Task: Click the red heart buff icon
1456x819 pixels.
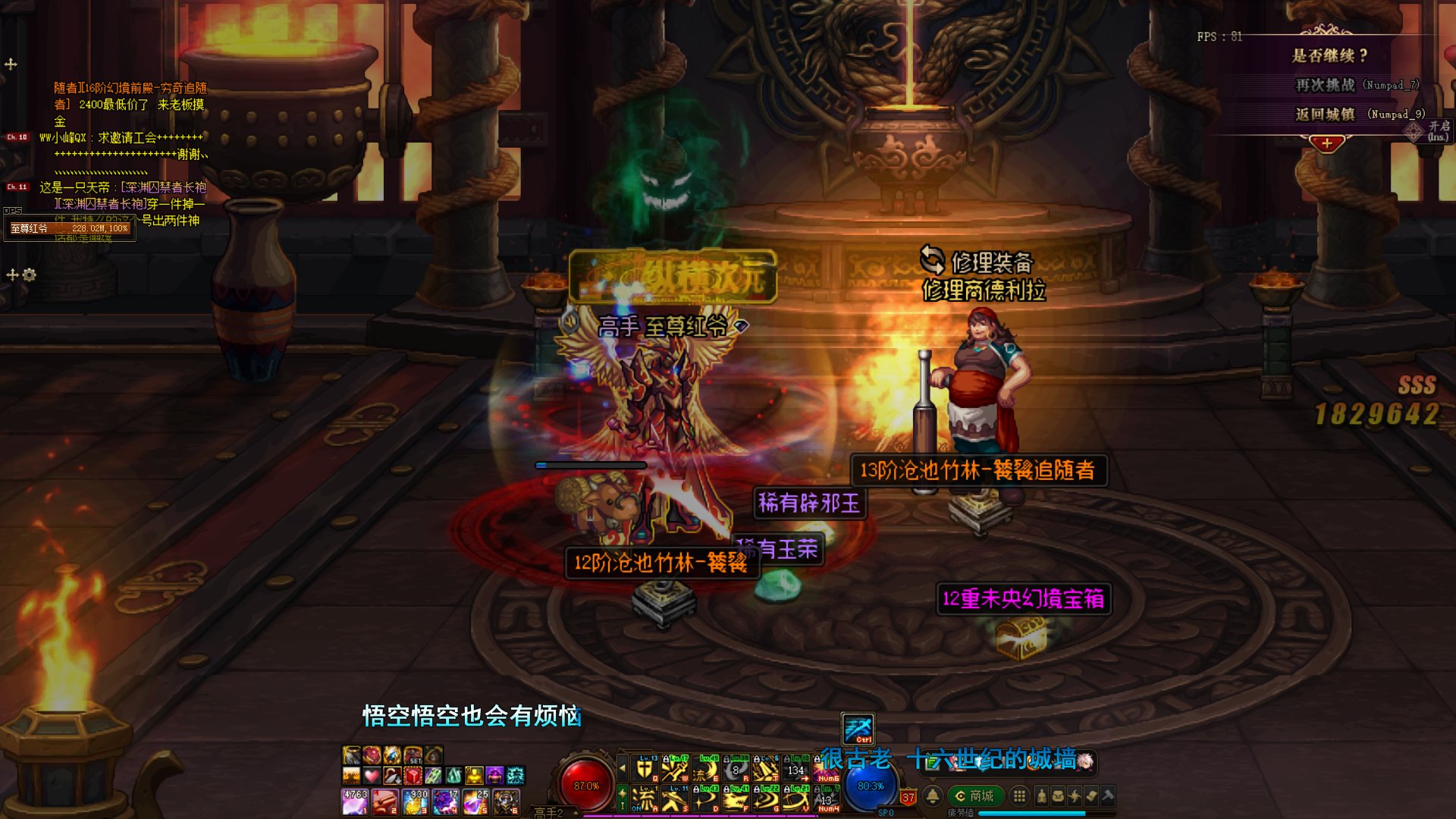Action: point(372,776)
